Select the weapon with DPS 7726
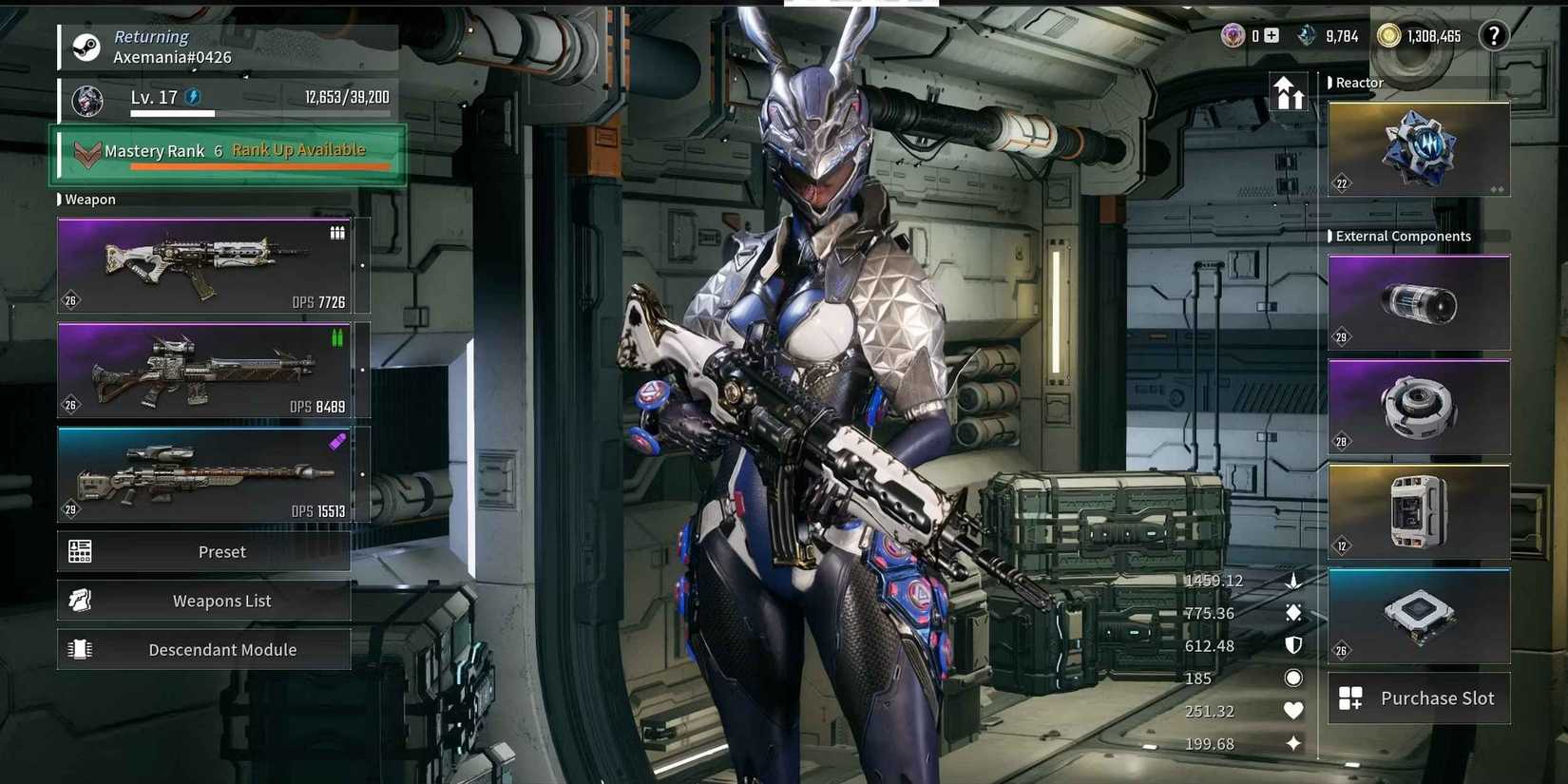Screen dimensions: 1568x784 [x=202, y=266]
